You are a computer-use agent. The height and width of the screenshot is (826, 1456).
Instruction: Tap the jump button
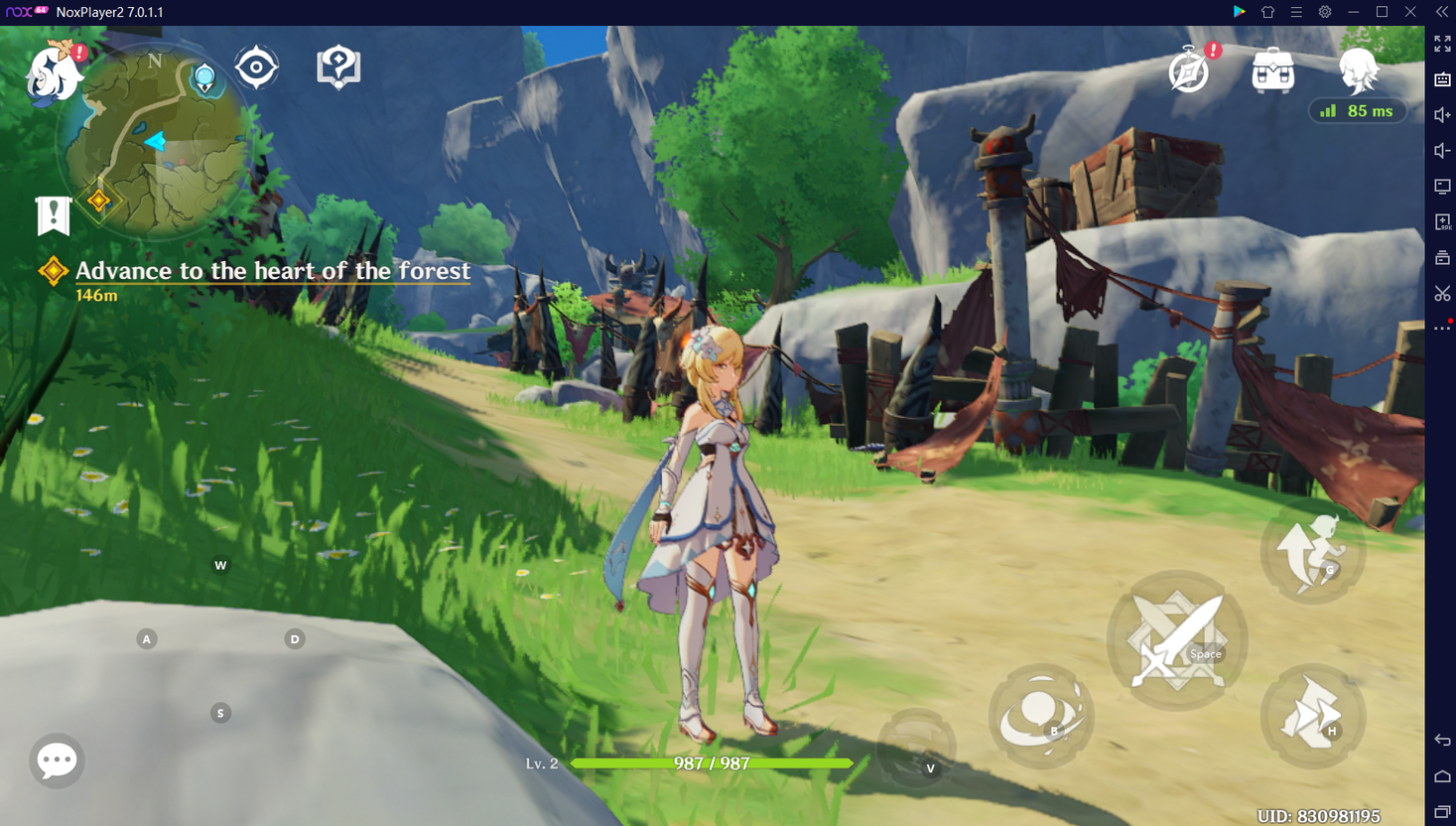[1313, 552]
